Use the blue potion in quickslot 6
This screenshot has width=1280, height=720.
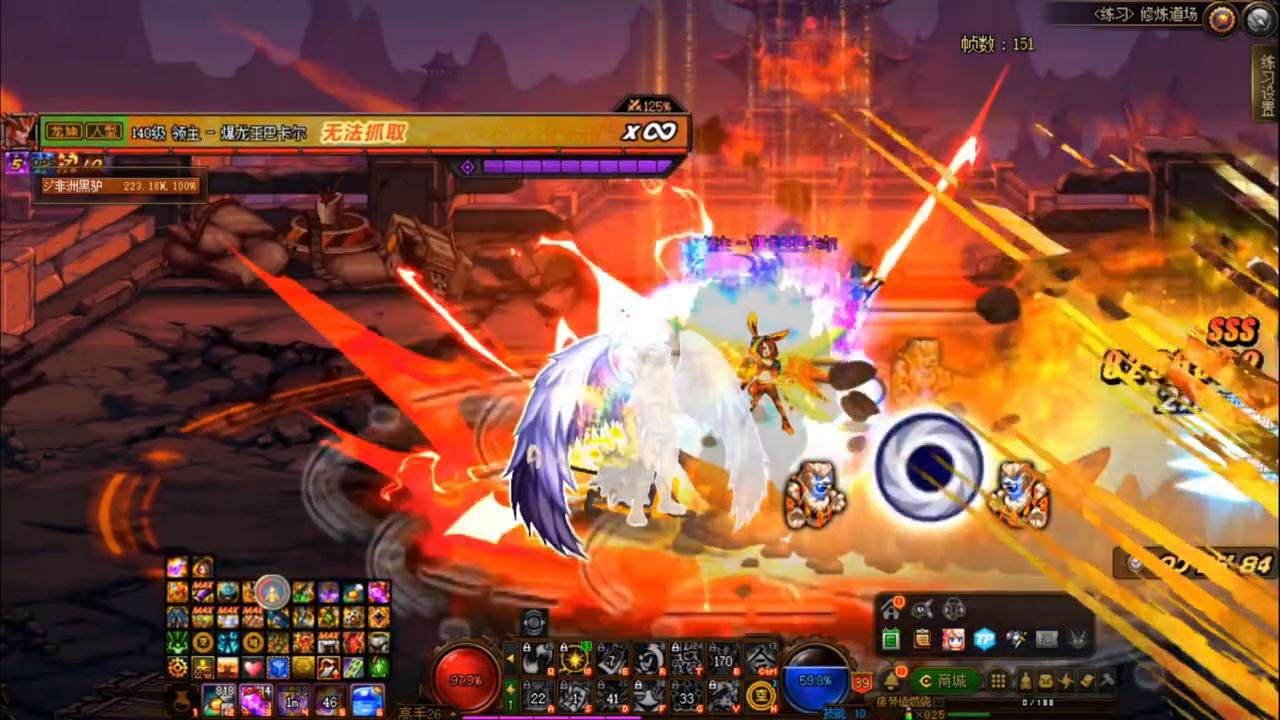point(367,699)
